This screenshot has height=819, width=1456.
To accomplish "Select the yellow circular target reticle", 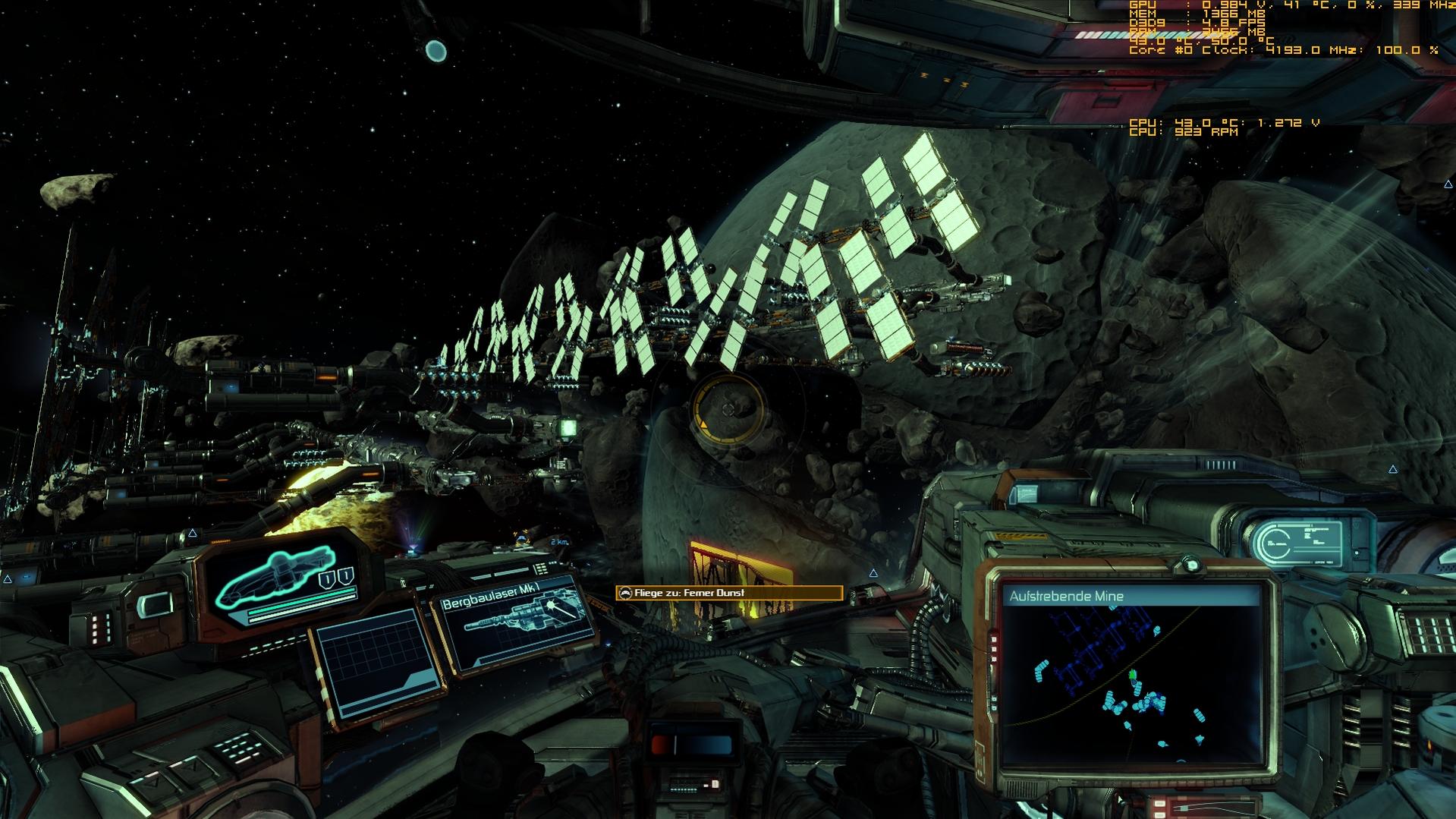I will point(728,410).
